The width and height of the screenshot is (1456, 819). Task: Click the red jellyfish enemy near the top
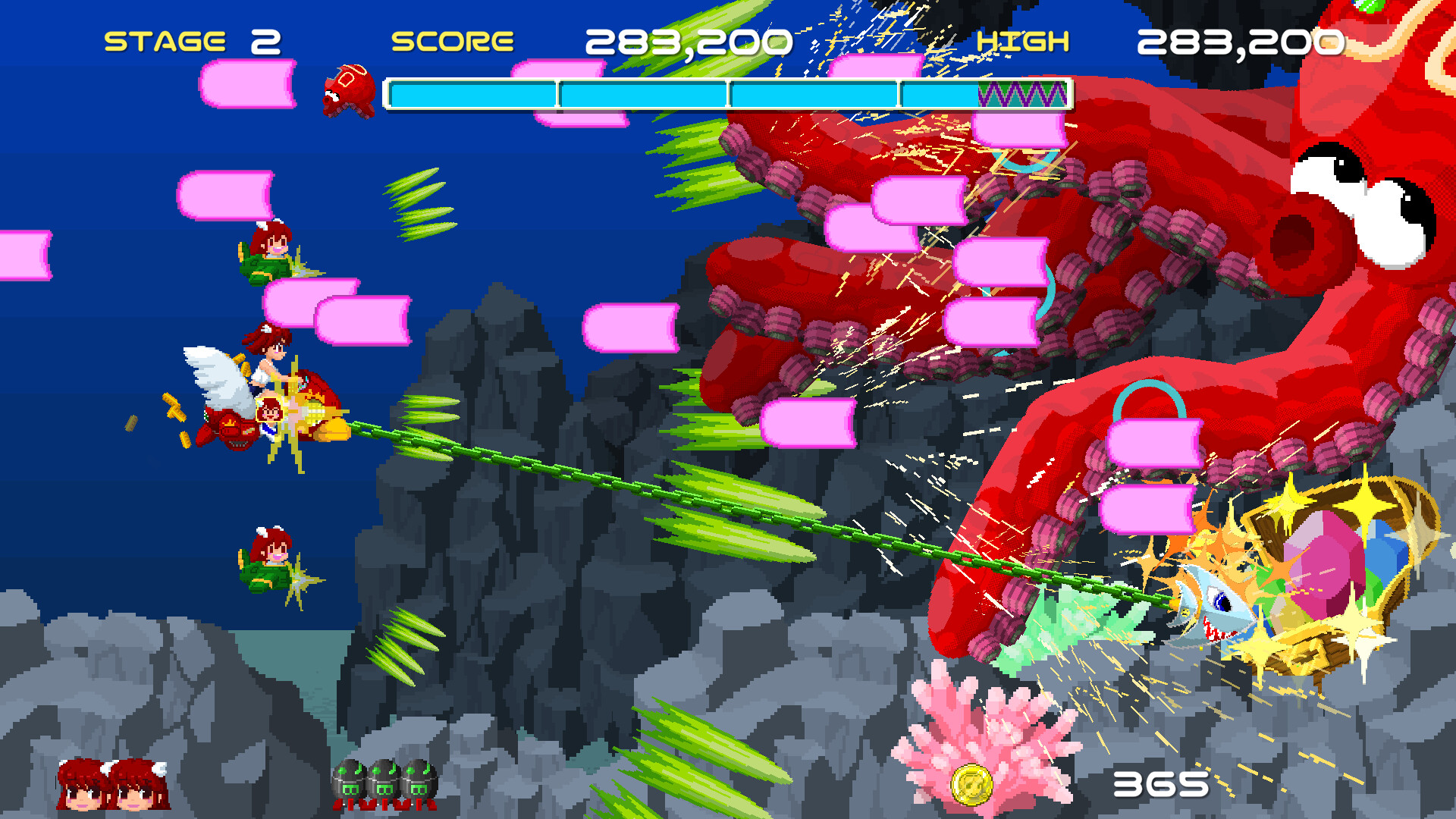(x=349, y=91)
